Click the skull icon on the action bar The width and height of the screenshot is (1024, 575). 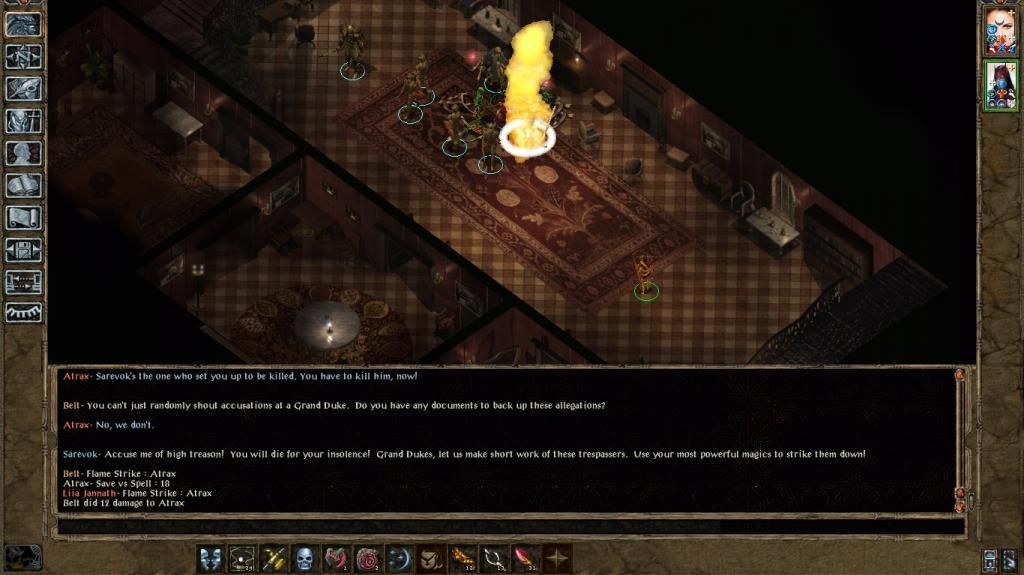click(304, 559)
